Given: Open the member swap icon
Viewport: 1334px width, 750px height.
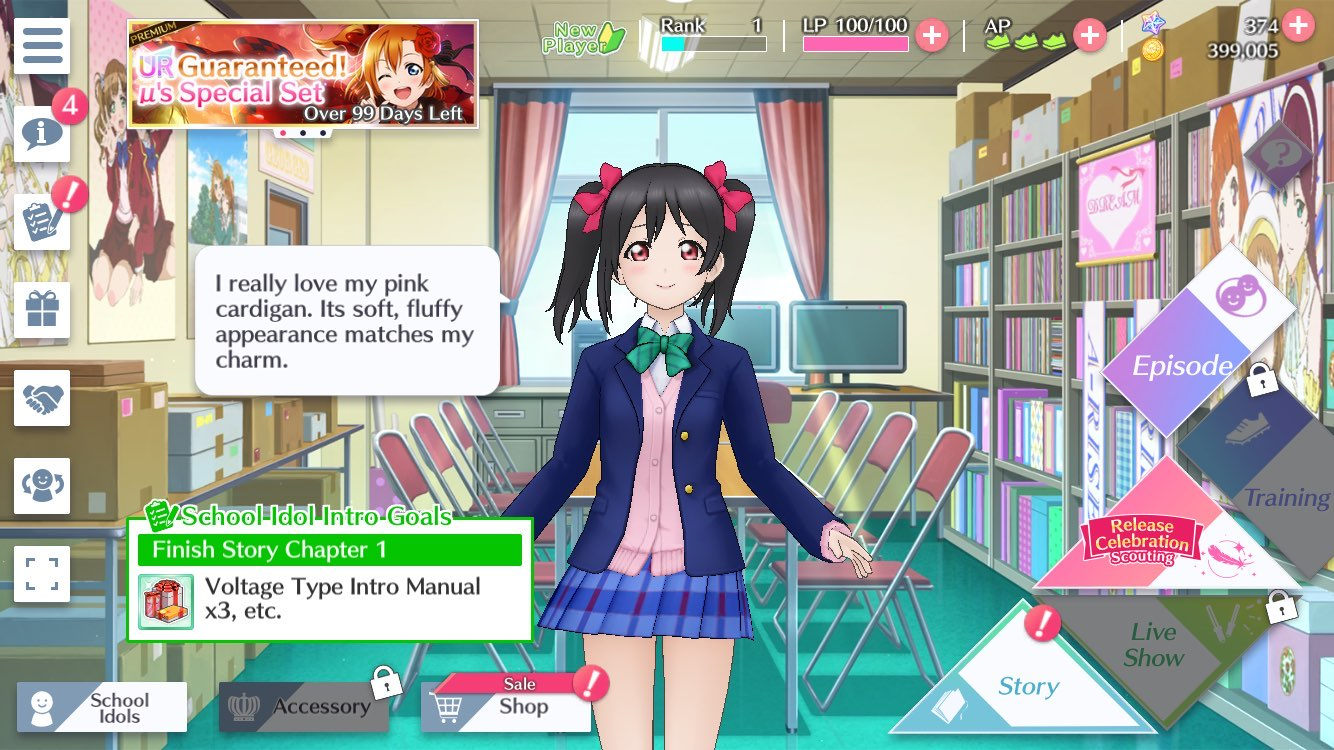Looking at the screenshot, I should point(41,486).
